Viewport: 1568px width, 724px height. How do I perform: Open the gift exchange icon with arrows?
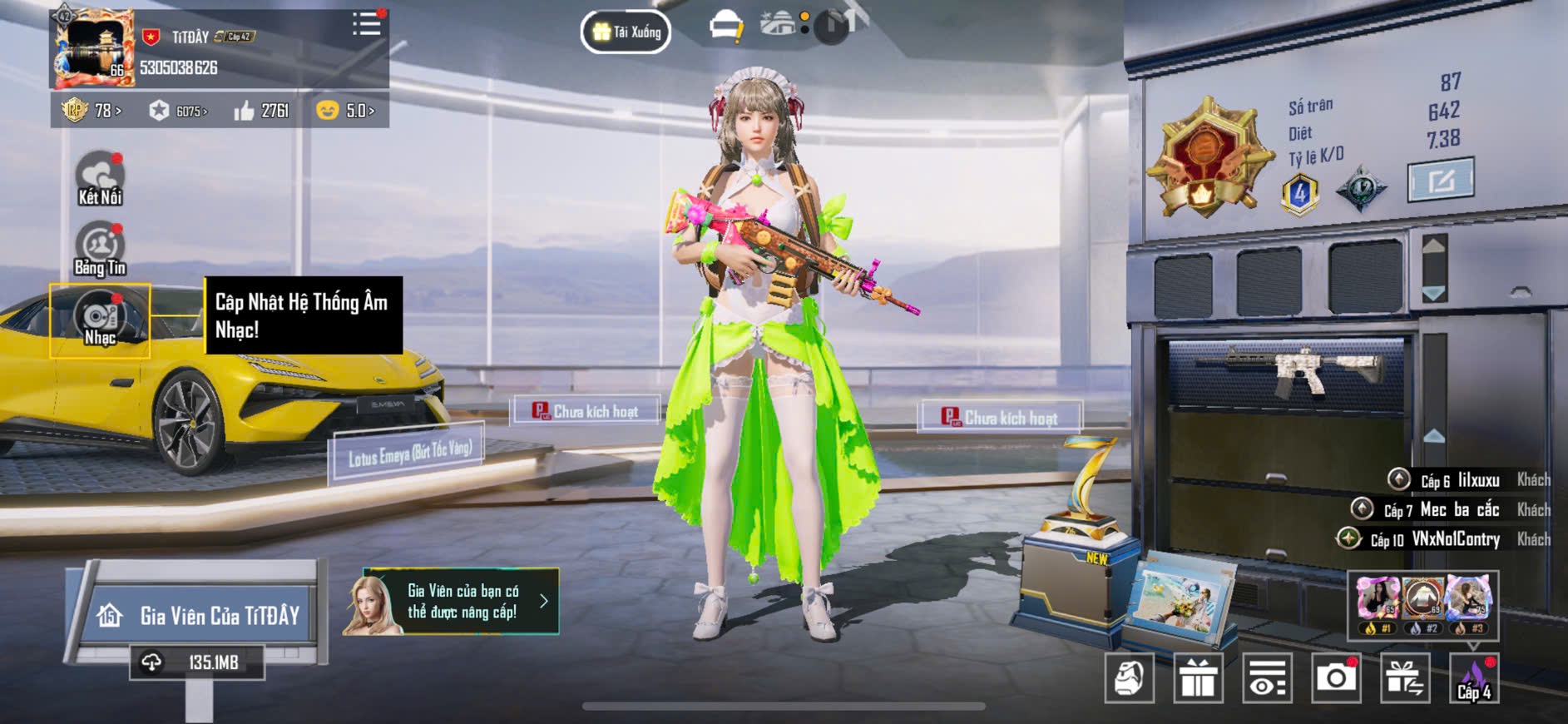pos(1405,678)
